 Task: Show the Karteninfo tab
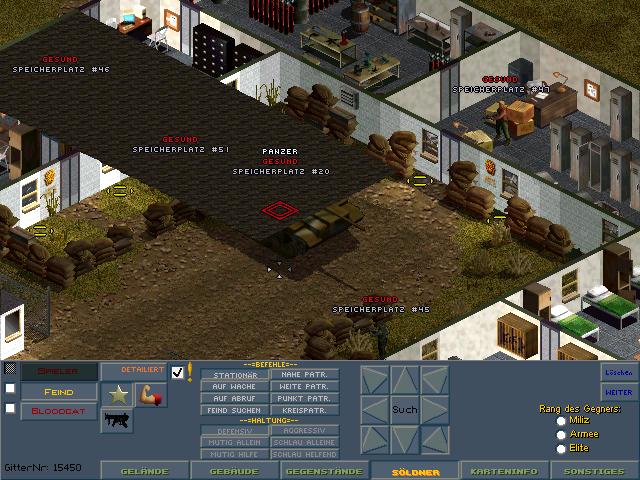505,471
